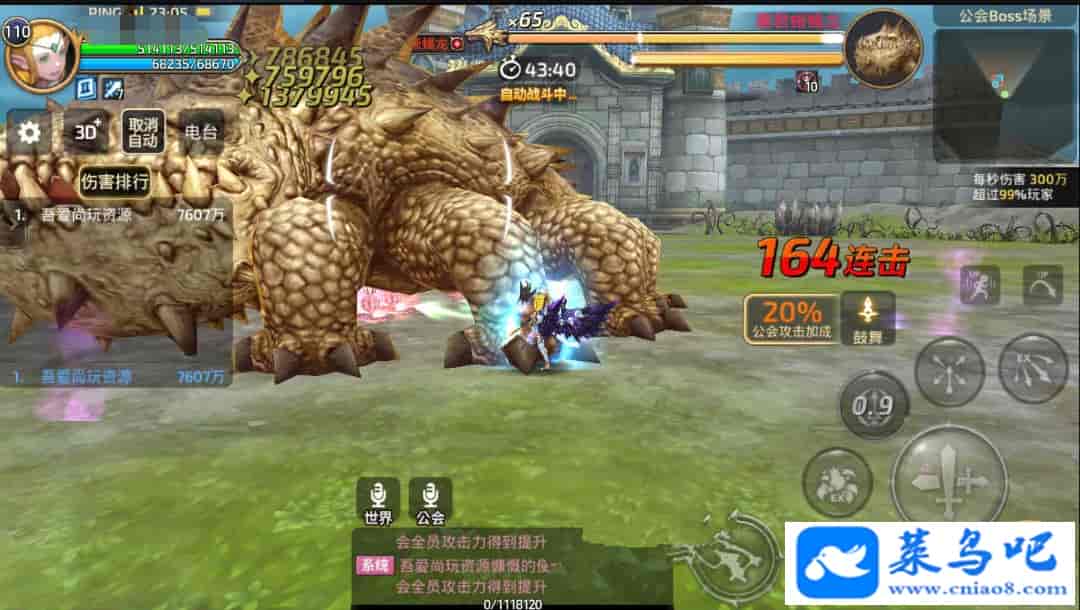Open the 电台 radio button

(x=201, y=132)
